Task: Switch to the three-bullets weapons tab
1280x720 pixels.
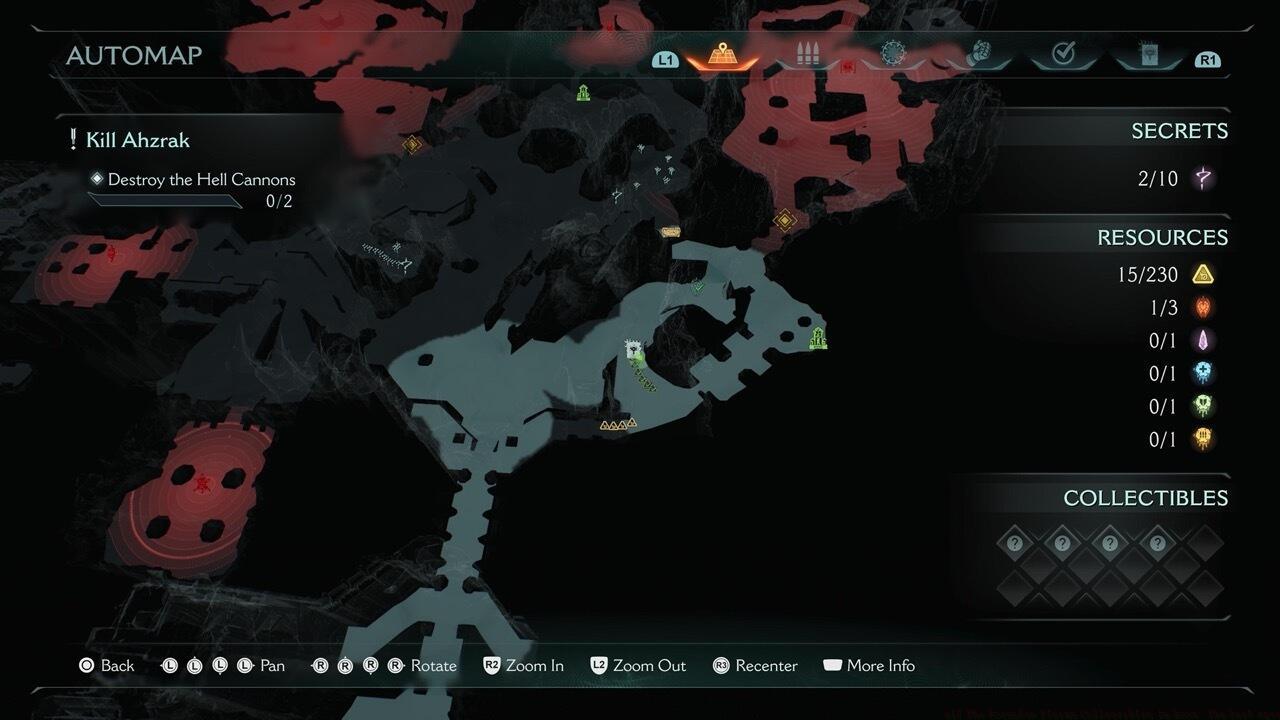Action: click(807, 55)
